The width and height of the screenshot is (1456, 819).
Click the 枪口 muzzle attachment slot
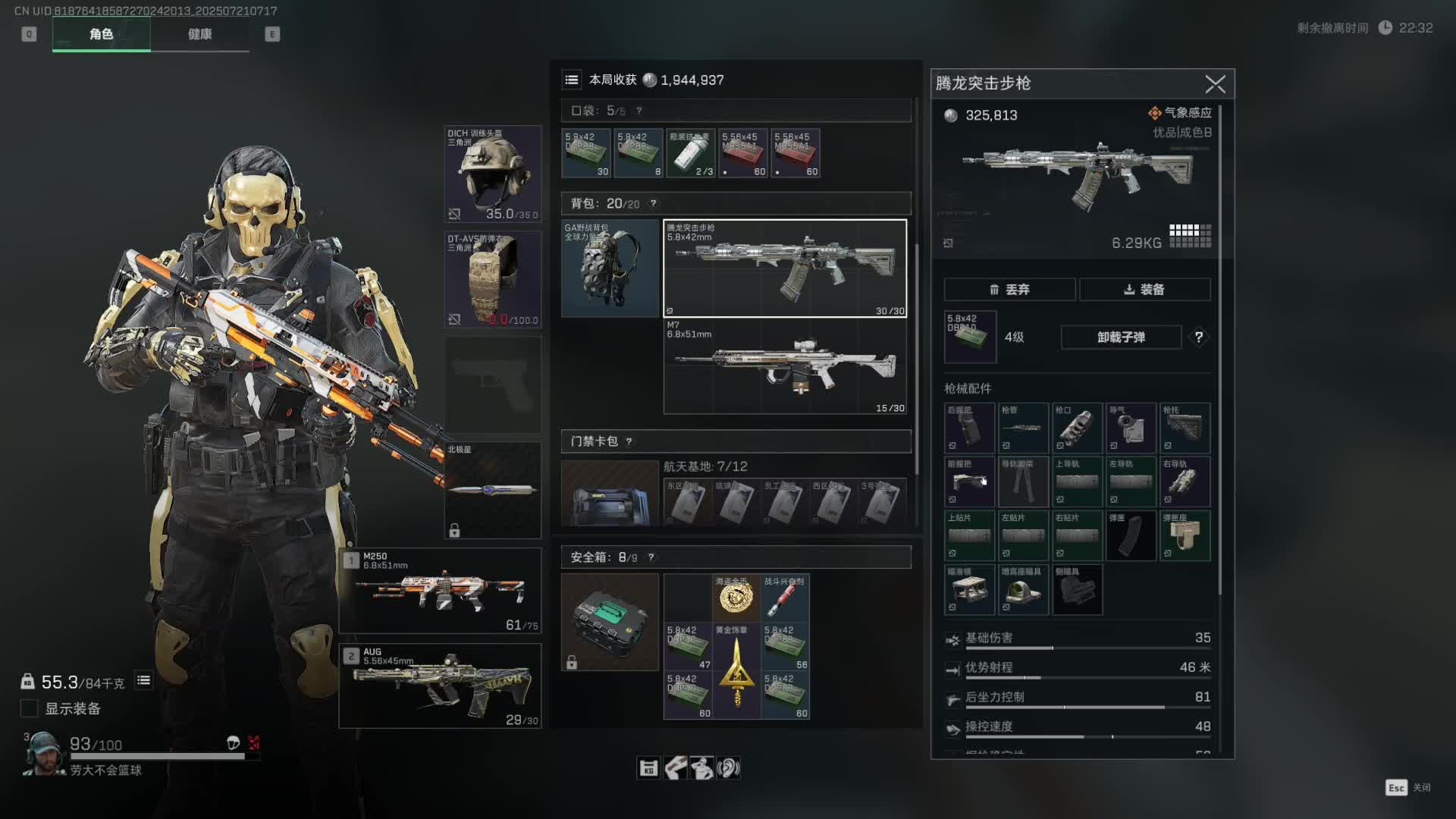click(x=1077, y=428)
